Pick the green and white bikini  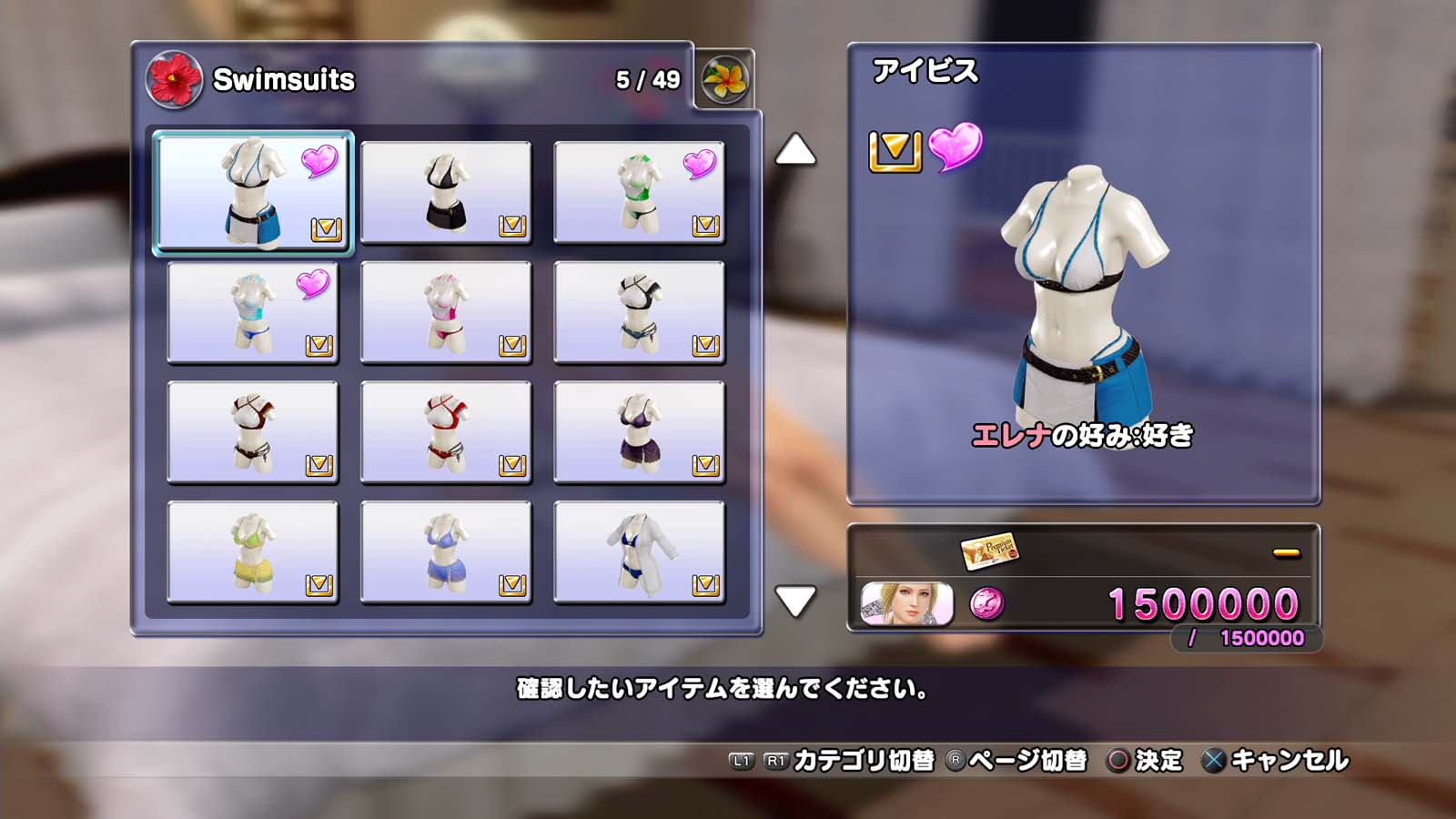(639, 193)
